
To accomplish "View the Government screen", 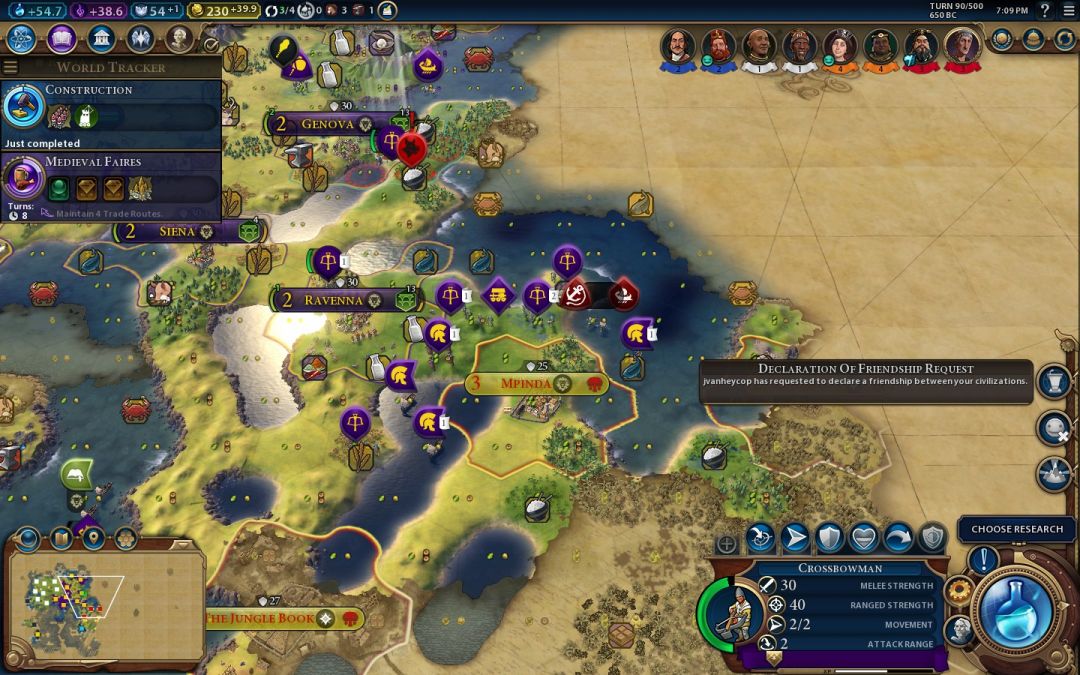I will click(x=100, y=39).
